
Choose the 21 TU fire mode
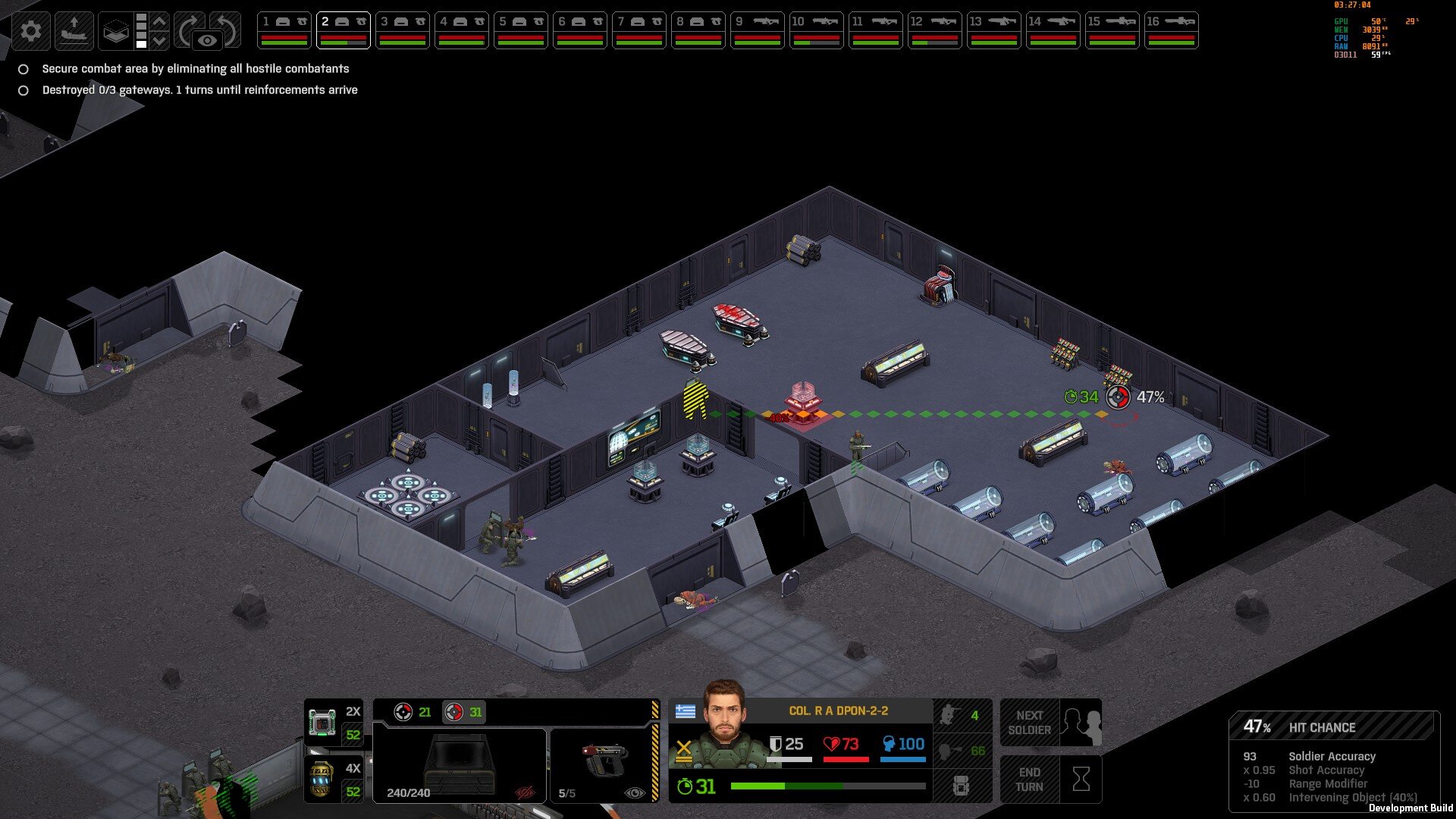tap(413, 712)
